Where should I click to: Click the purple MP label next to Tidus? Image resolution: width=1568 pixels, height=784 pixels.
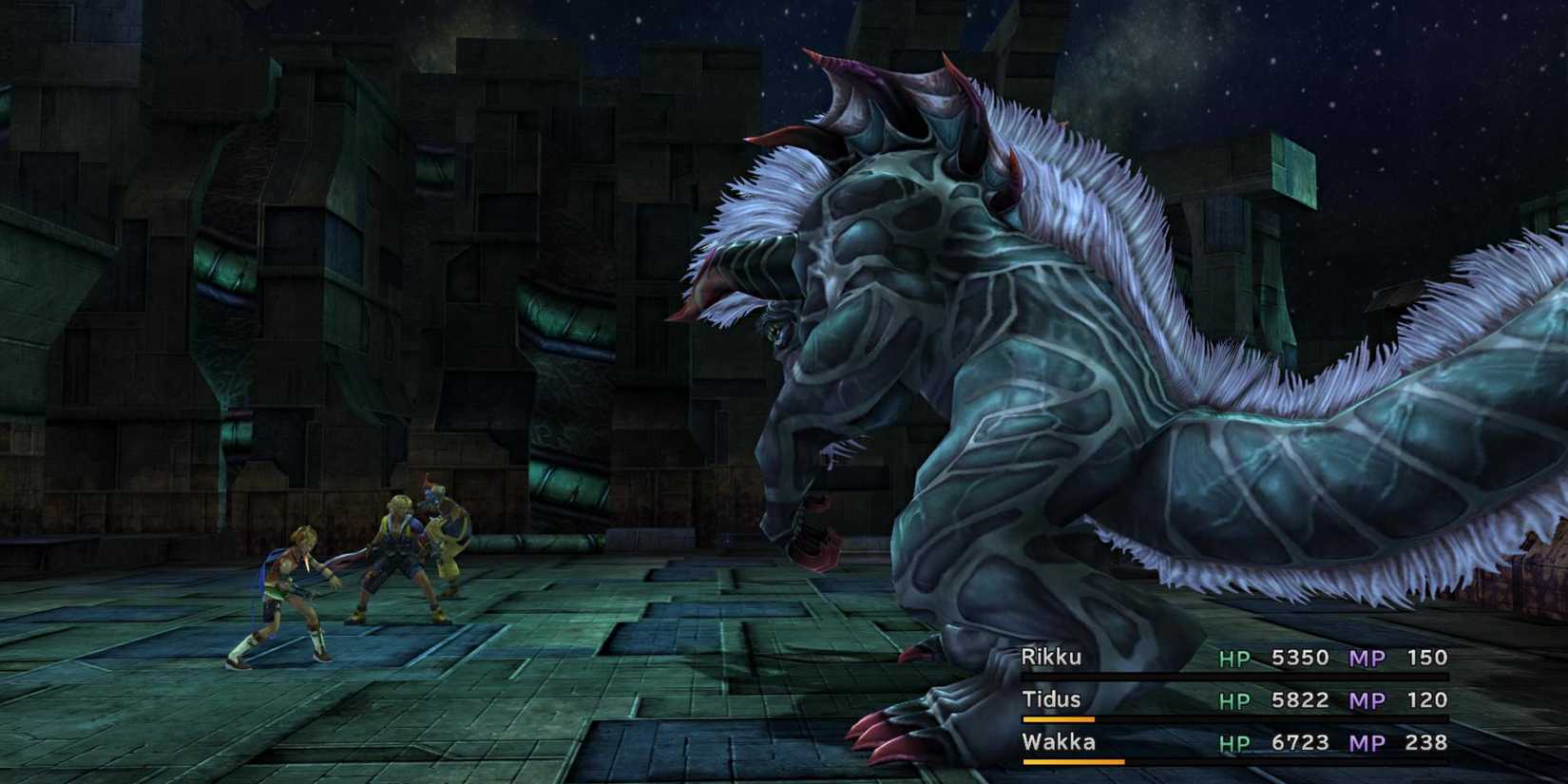[1369, 699]
